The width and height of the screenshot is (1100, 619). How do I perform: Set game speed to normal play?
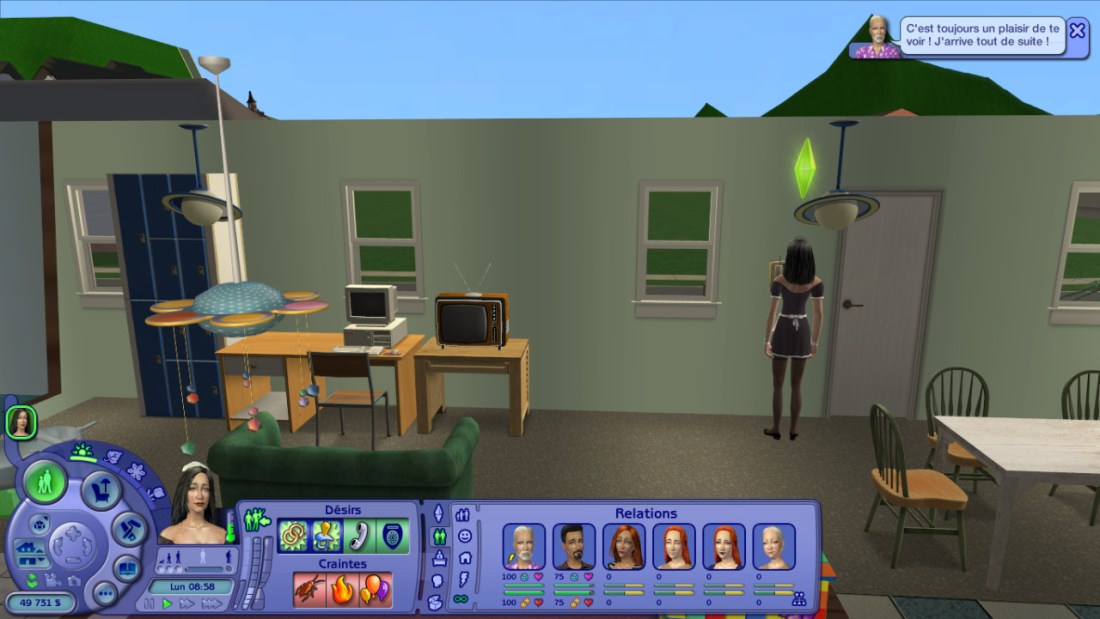[x=167, y=604]
